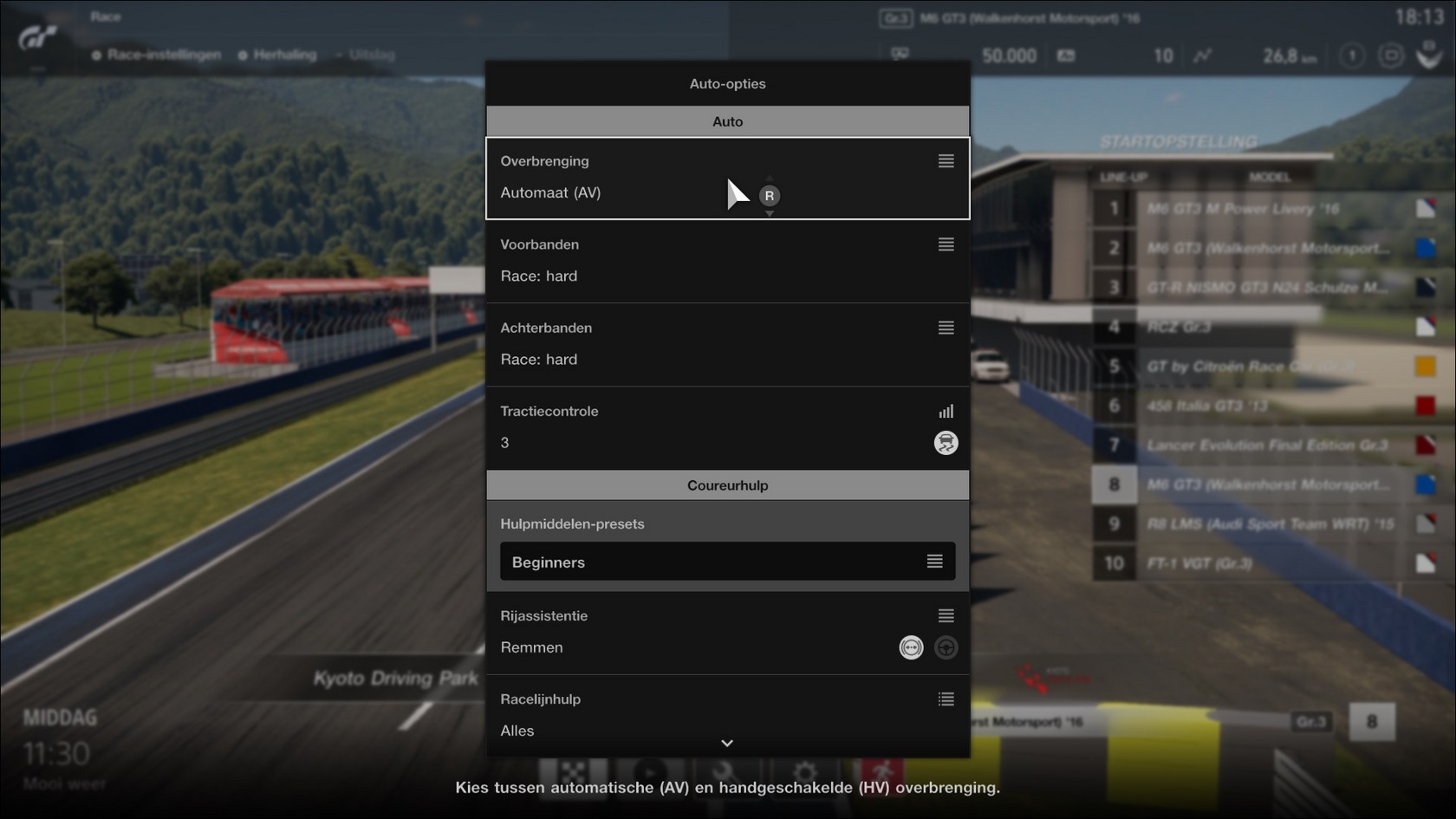The width and height of the screenshot is (1456, 819).
Task: Open the Overbrenging list icon
Action: coord(946,160)
